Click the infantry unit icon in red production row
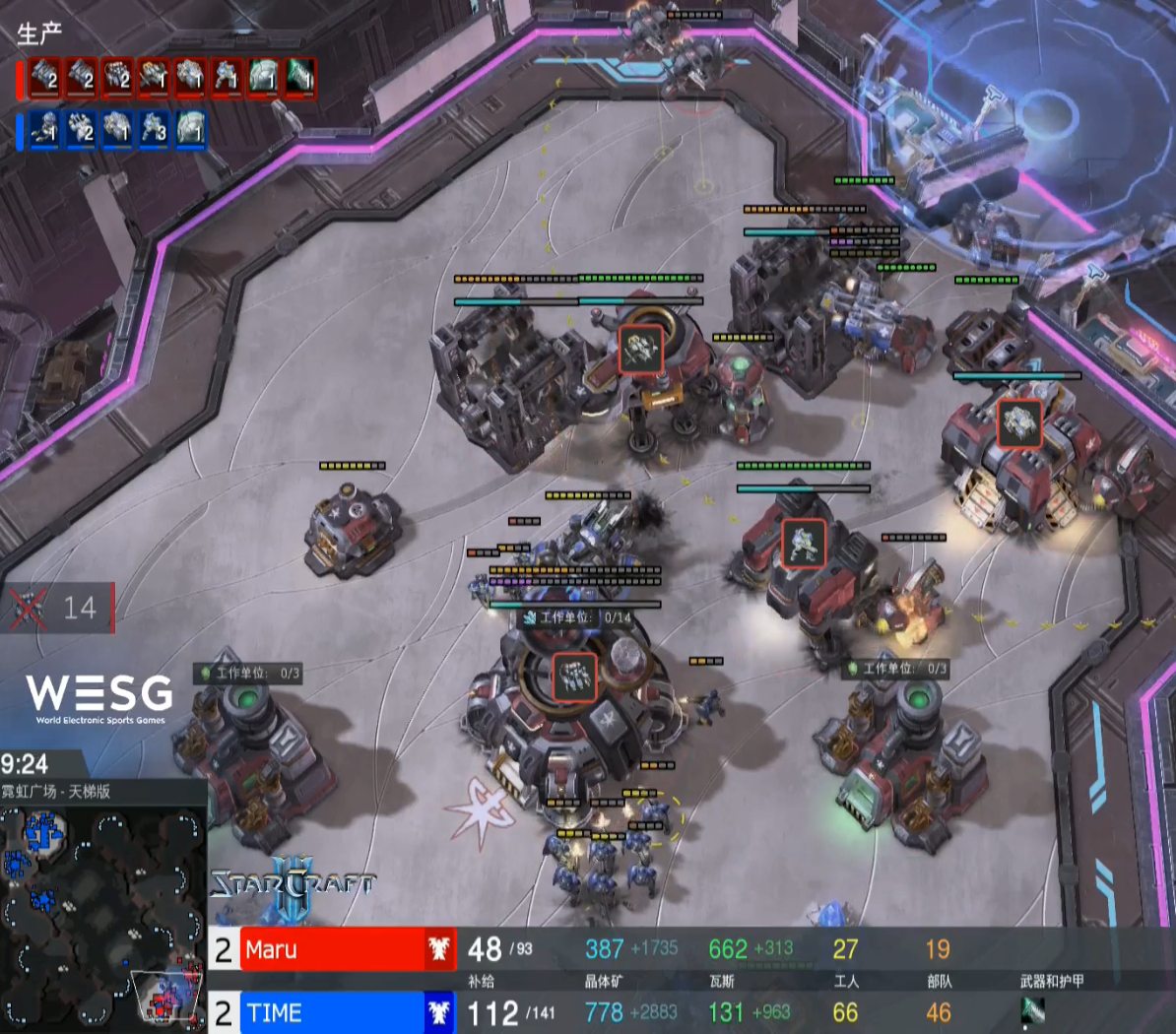 click(x=227, y=79)
